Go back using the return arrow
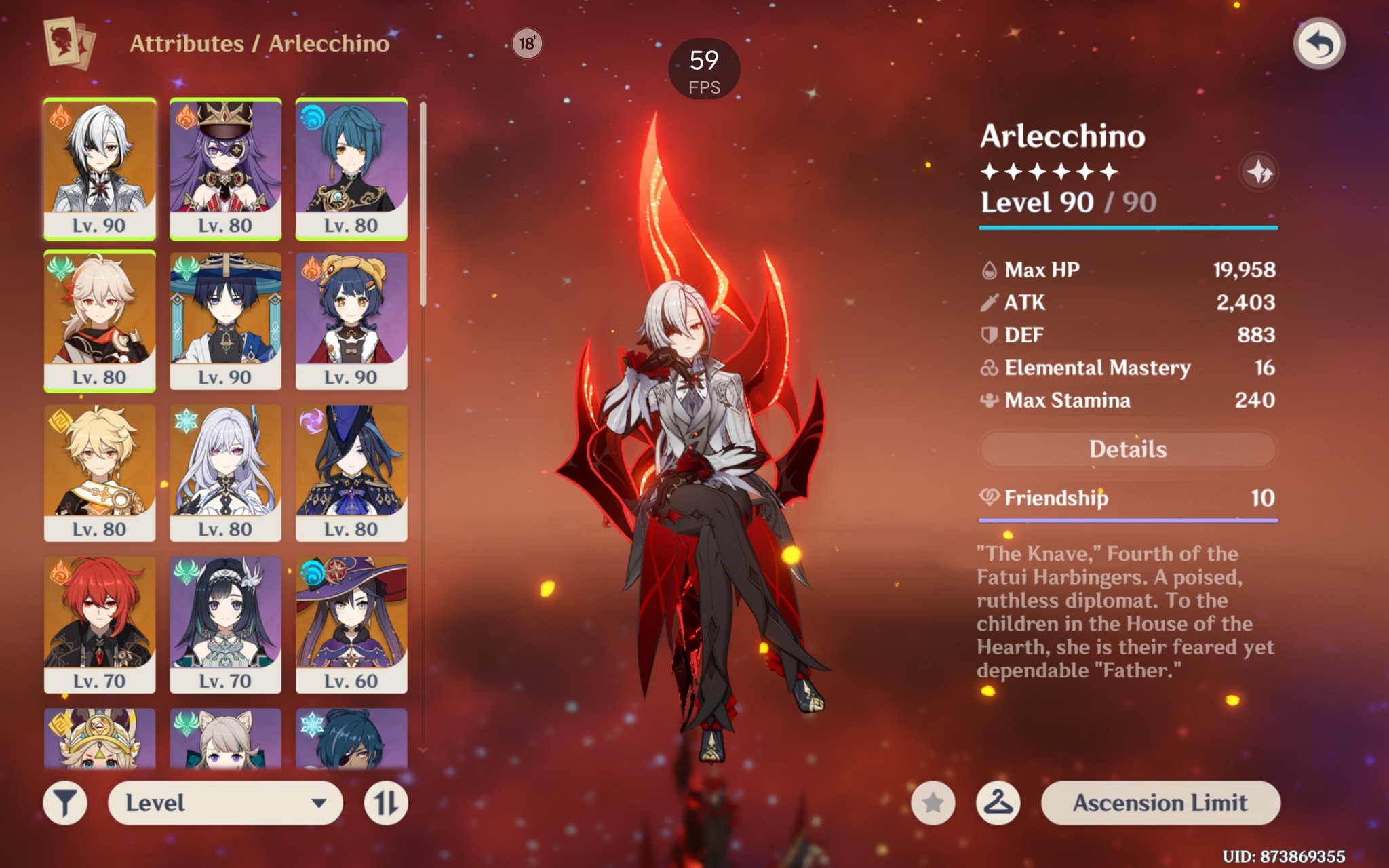Viewport: 1389px width, 868px height. 1318,45
